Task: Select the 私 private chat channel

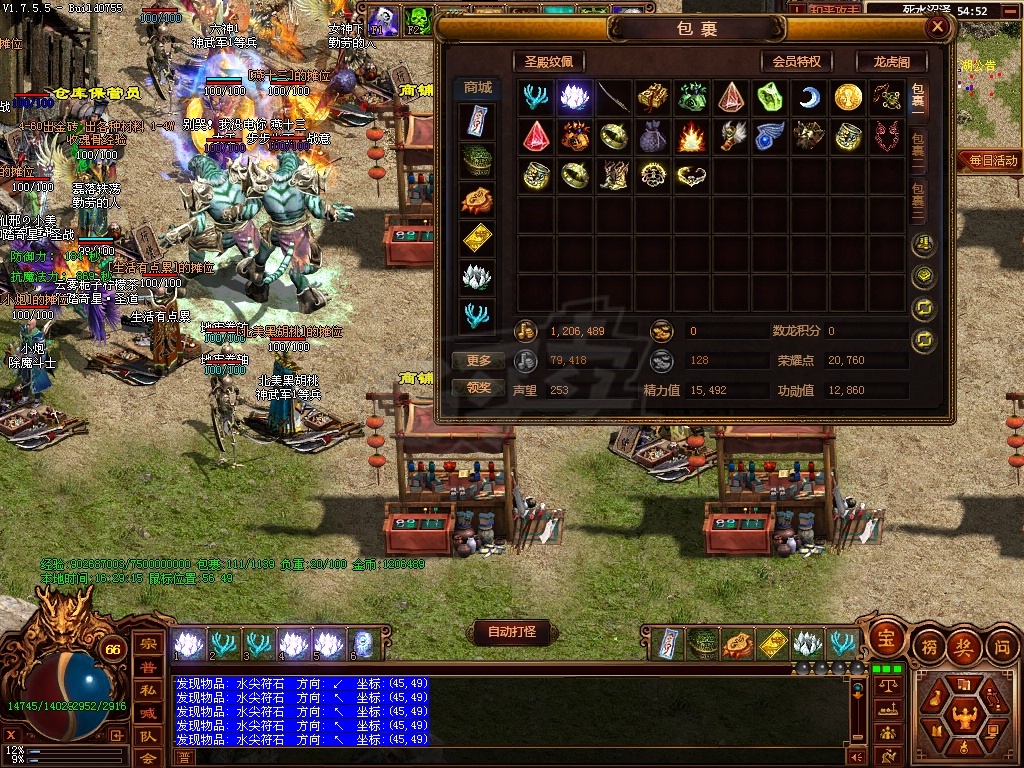Action: pyautogui.click(x=147, y=690)
